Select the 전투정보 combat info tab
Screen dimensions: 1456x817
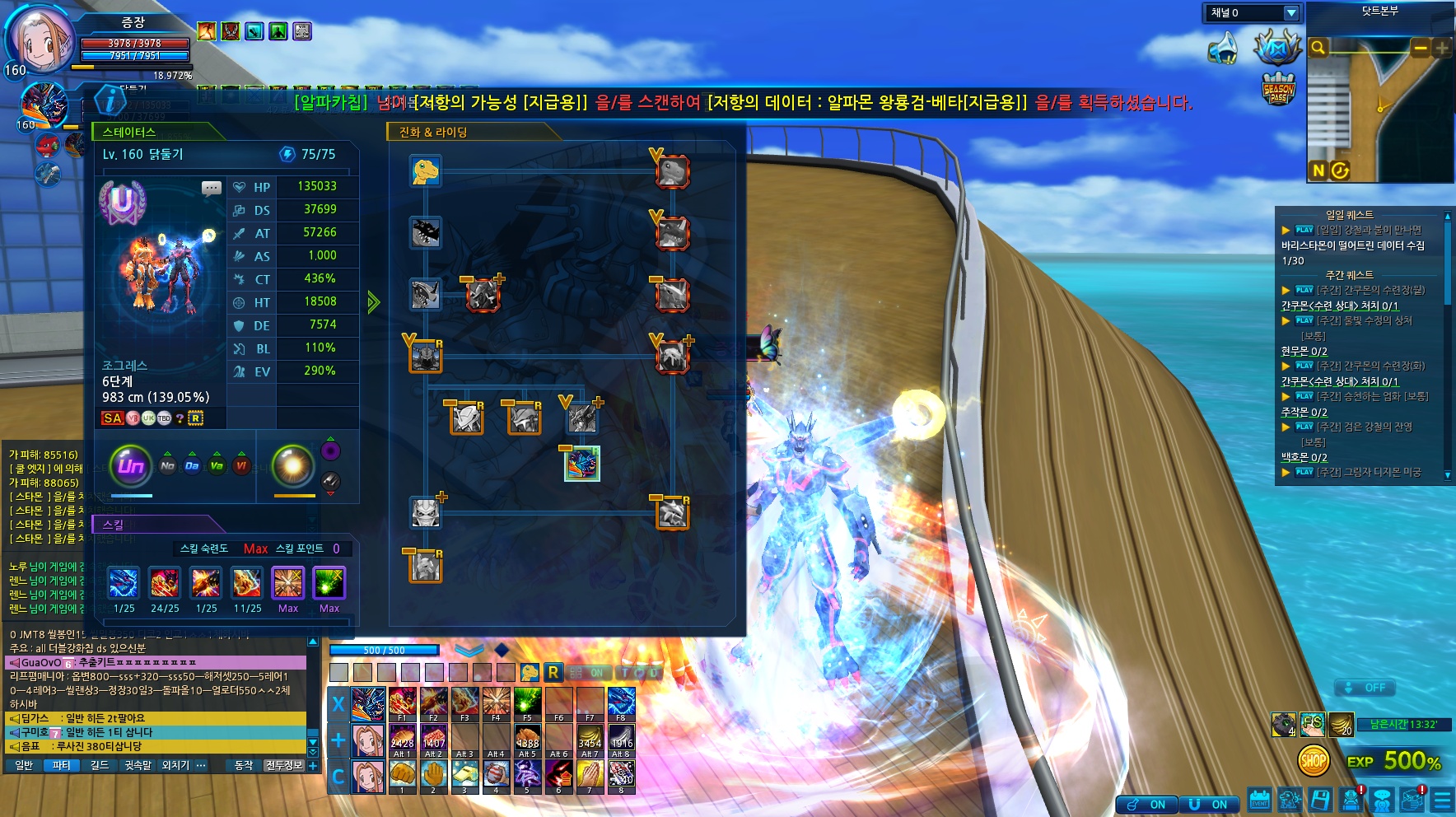(x=283, y=765)
